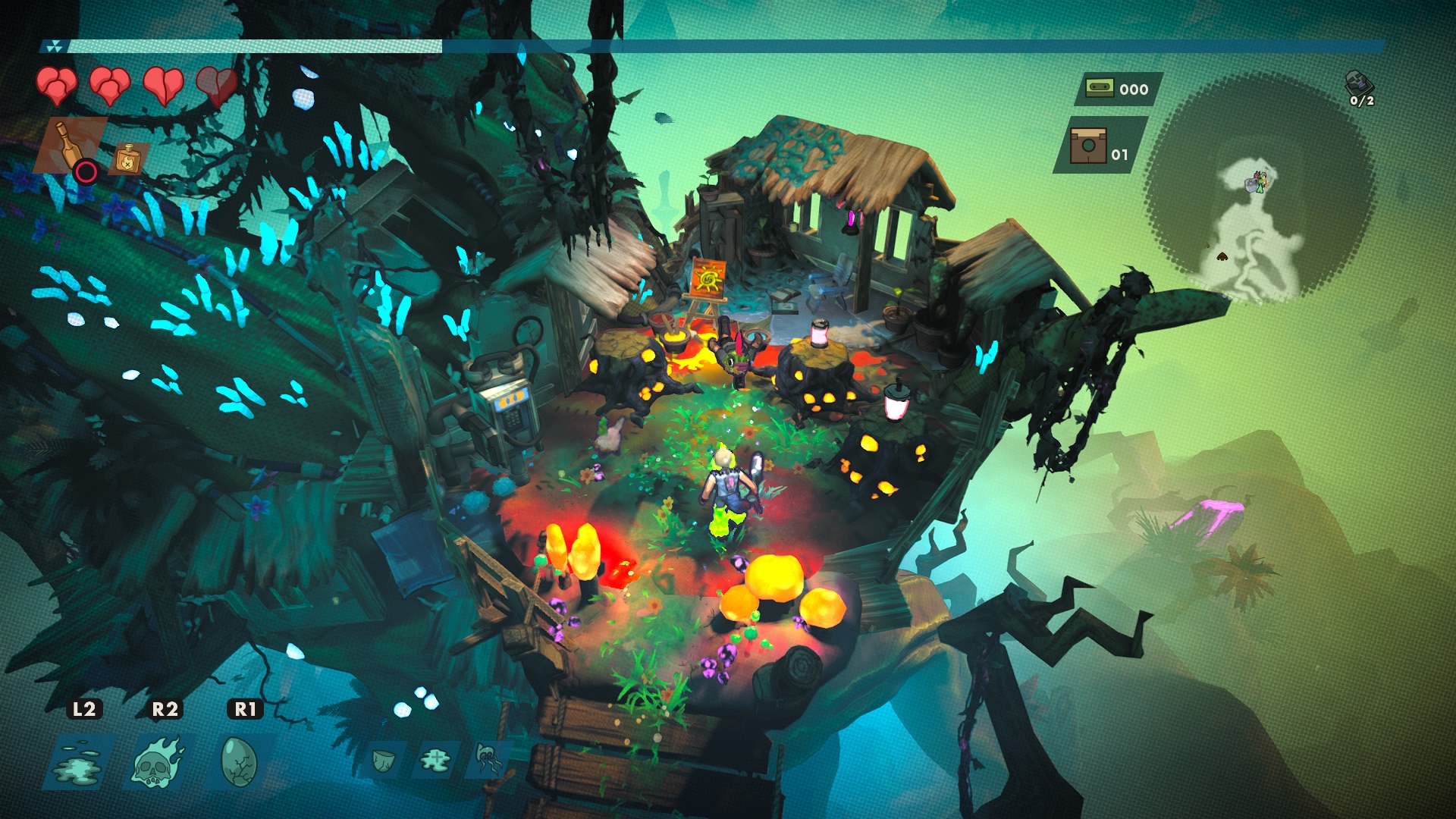Viewport: 1456px width, 819px height.
Task: Select the glass bottle weapon slot
Action: click(70, 146)
